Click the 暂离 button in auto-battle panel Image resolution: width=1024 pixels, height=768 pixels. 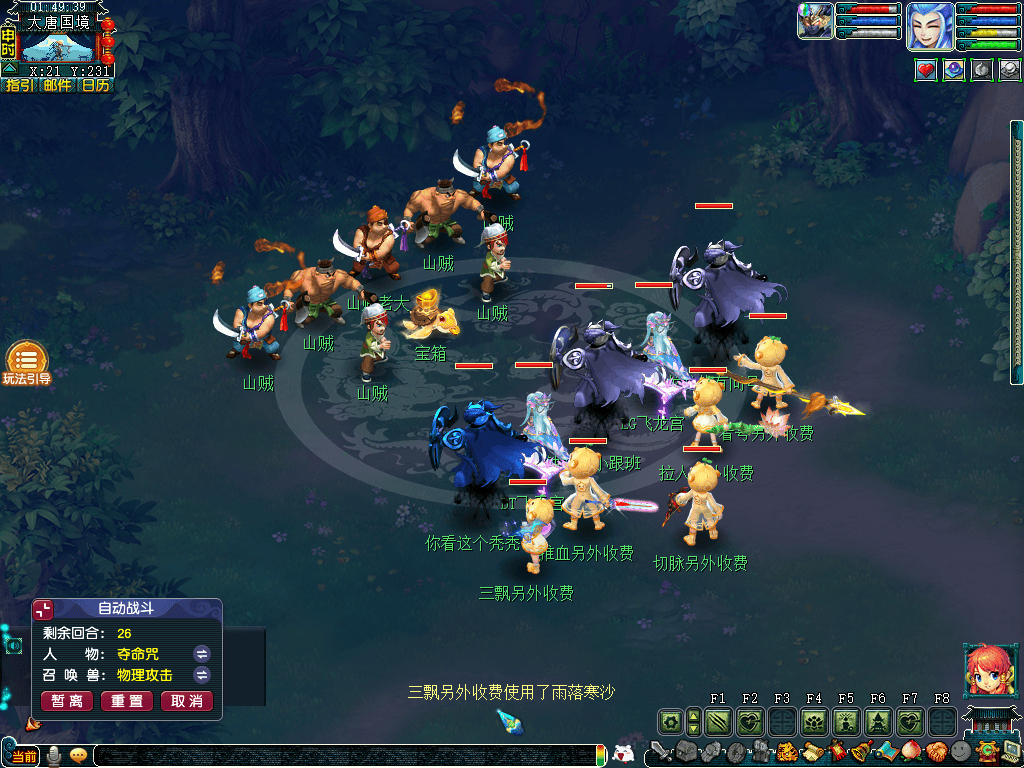pyautogui.click(x=65, y=701)
